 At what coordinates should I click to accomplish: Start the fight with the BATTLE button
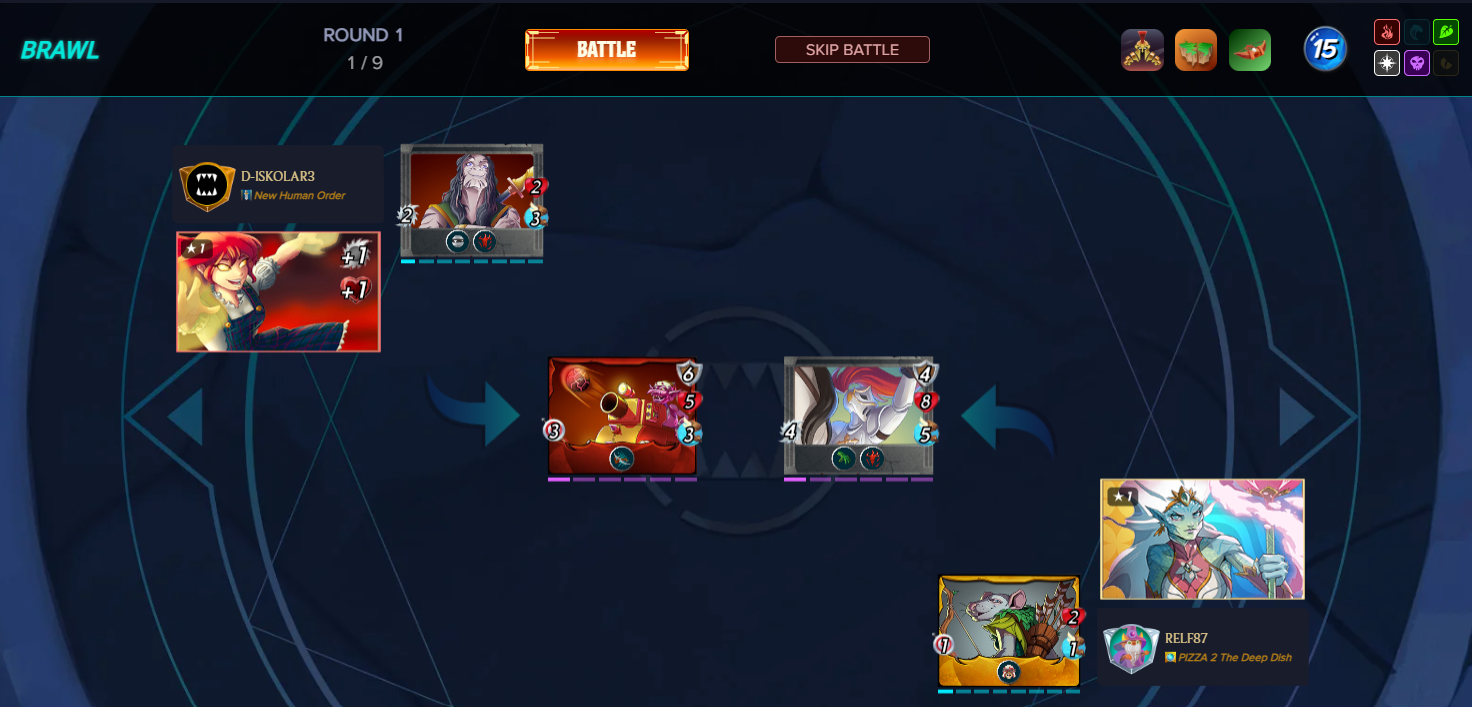pos(607,50)
